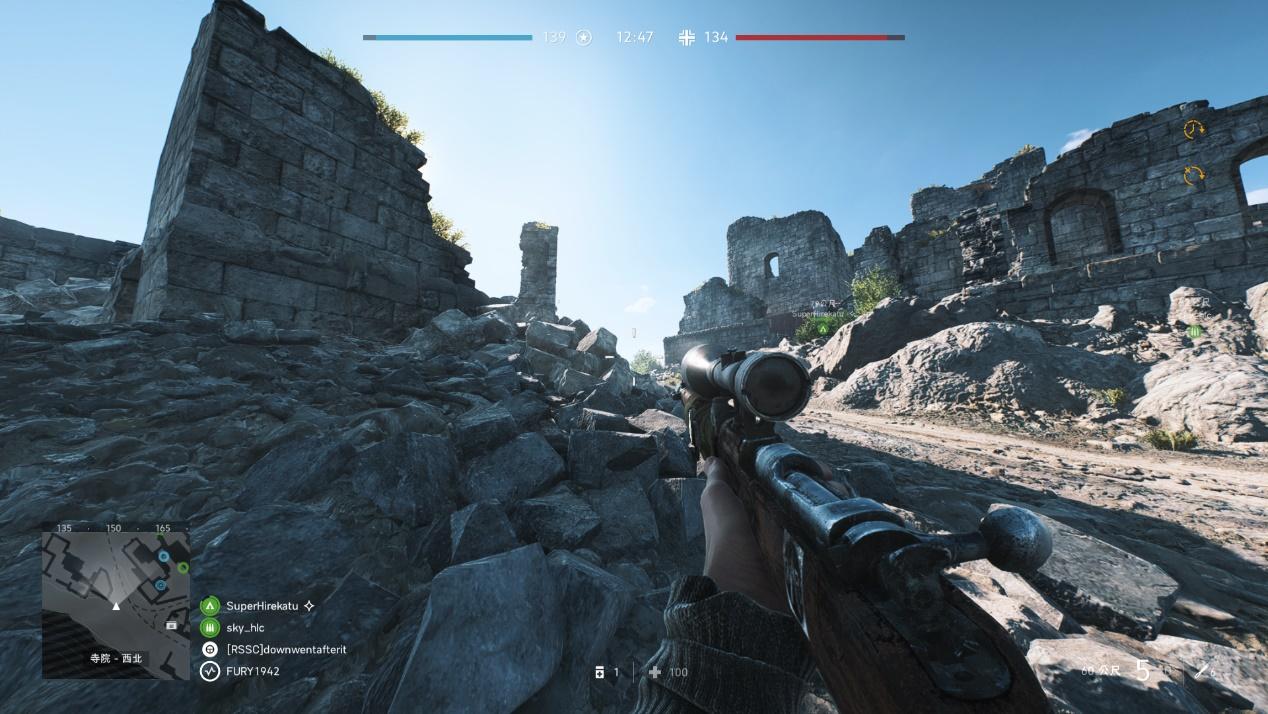The width and height of the screenshot is (1268, 714).
Task: Use the bandage pouch icon
Action: click(599, 672)
